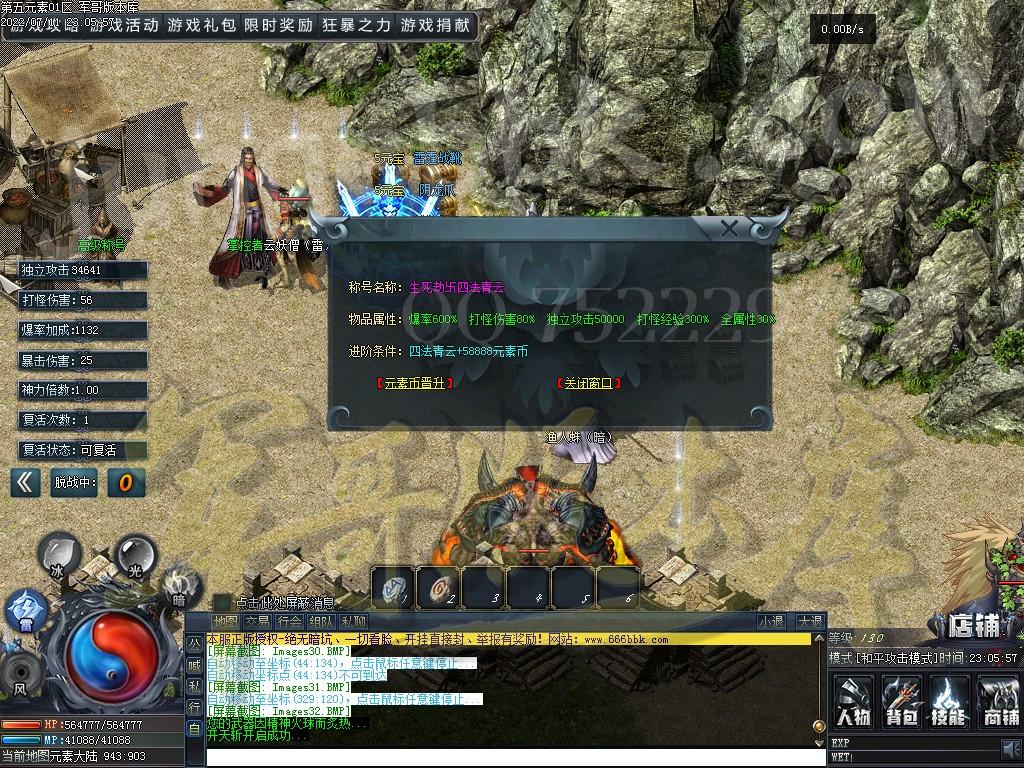
Task: Click the 小退 logout button
Action: click(x=770, y=622)
